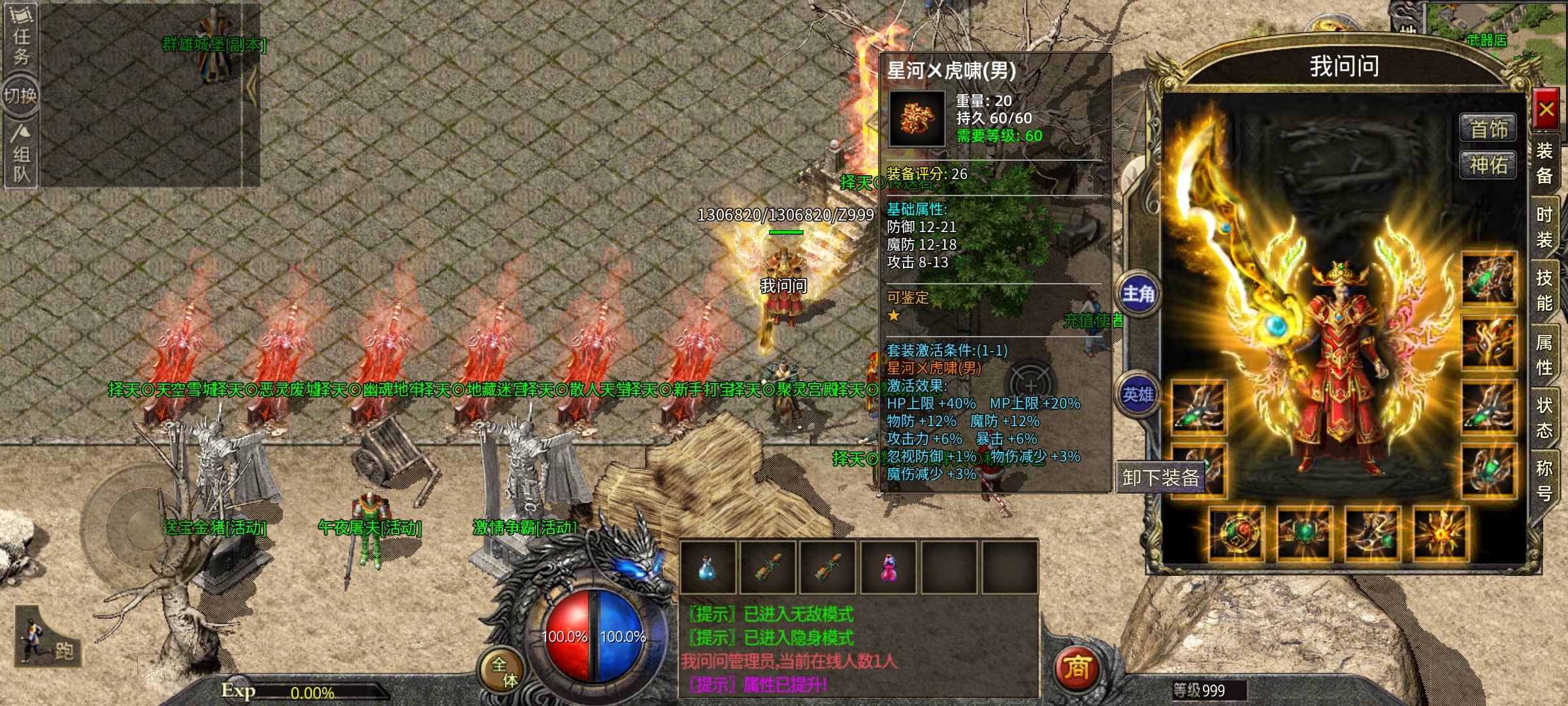Switch to the 技能 skills tab
1568x706 pixels.
1544,290
